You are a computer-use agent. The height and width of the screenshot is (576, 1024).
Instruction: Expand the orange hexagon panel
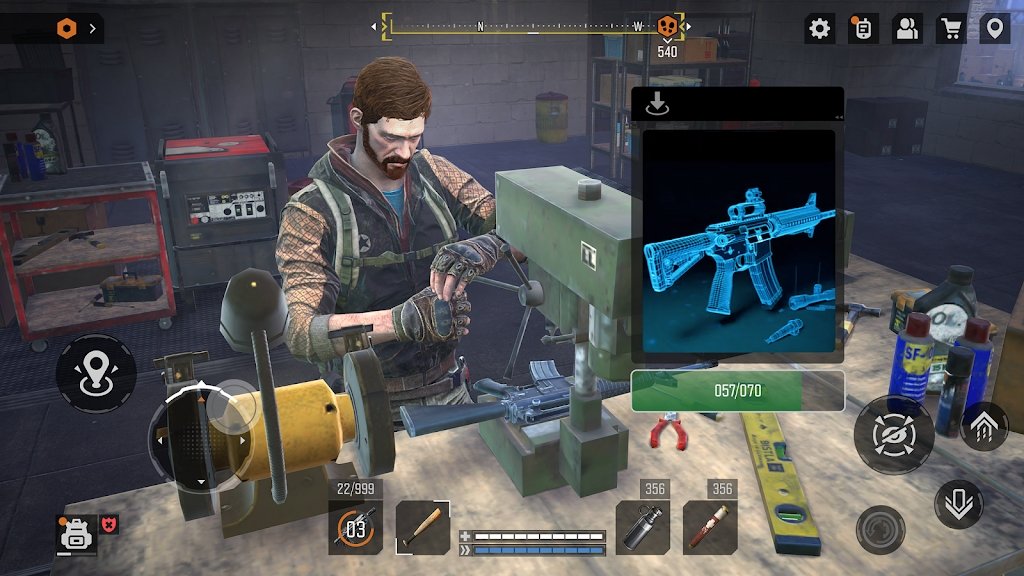[68, 28]
